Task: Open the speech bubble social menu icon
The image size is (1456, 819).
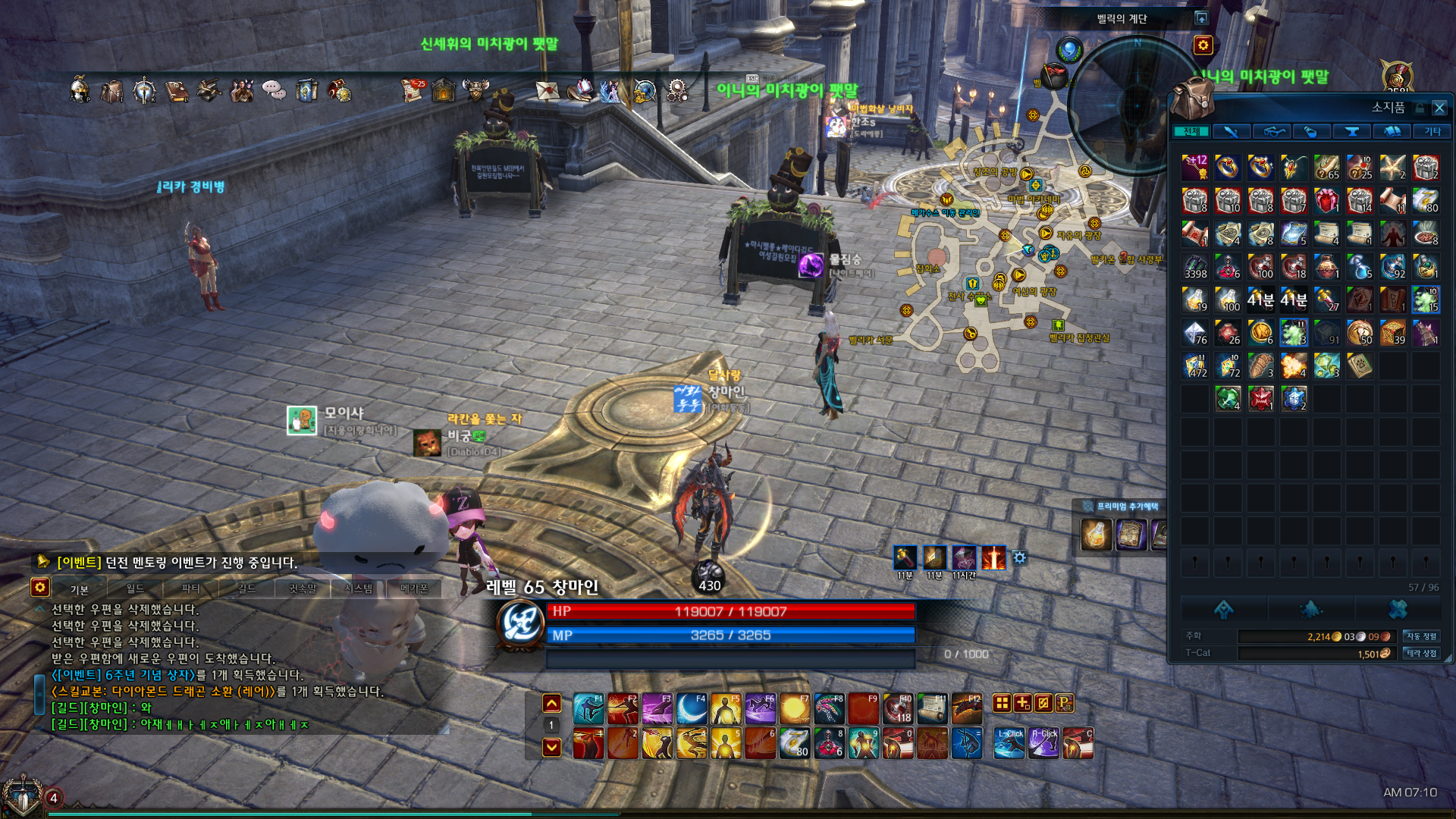Action: (x=274, y=91)
